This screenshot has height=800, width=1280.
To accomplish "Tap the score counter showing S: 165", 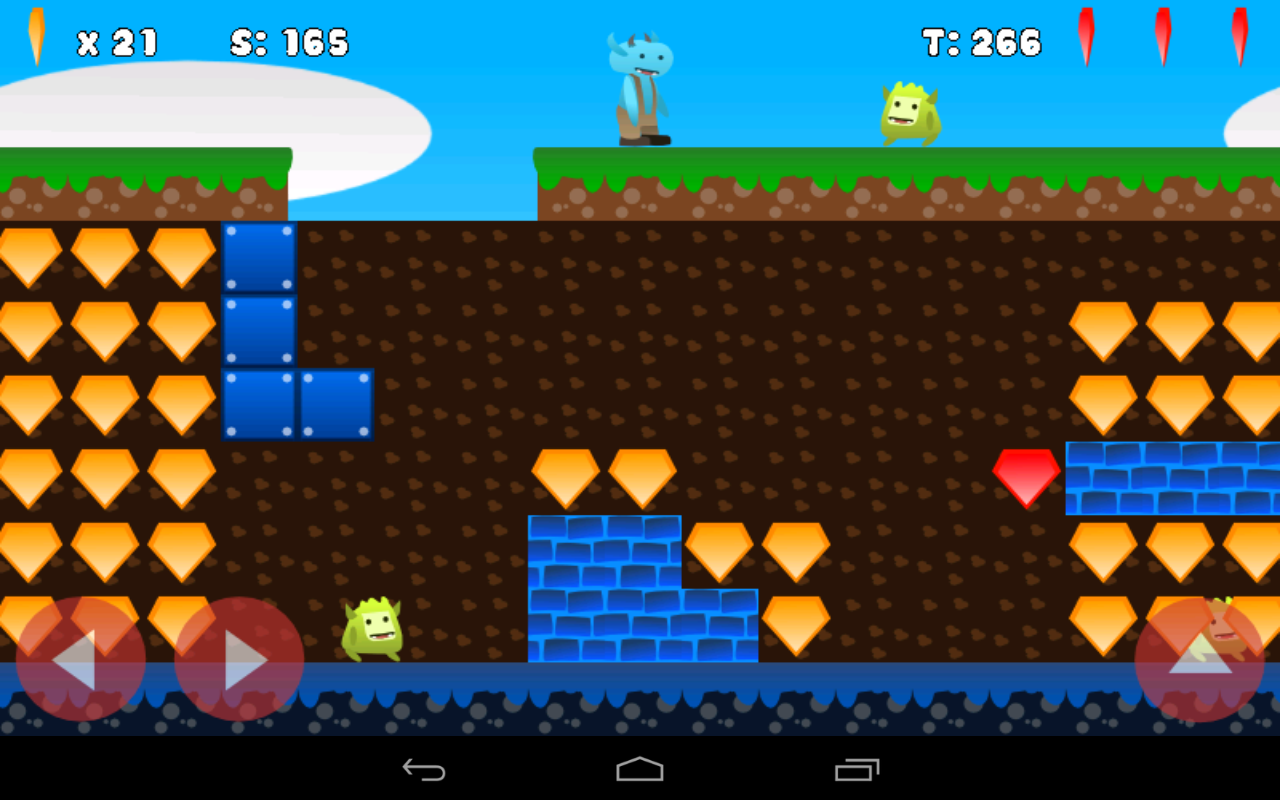I will [291, 42].
